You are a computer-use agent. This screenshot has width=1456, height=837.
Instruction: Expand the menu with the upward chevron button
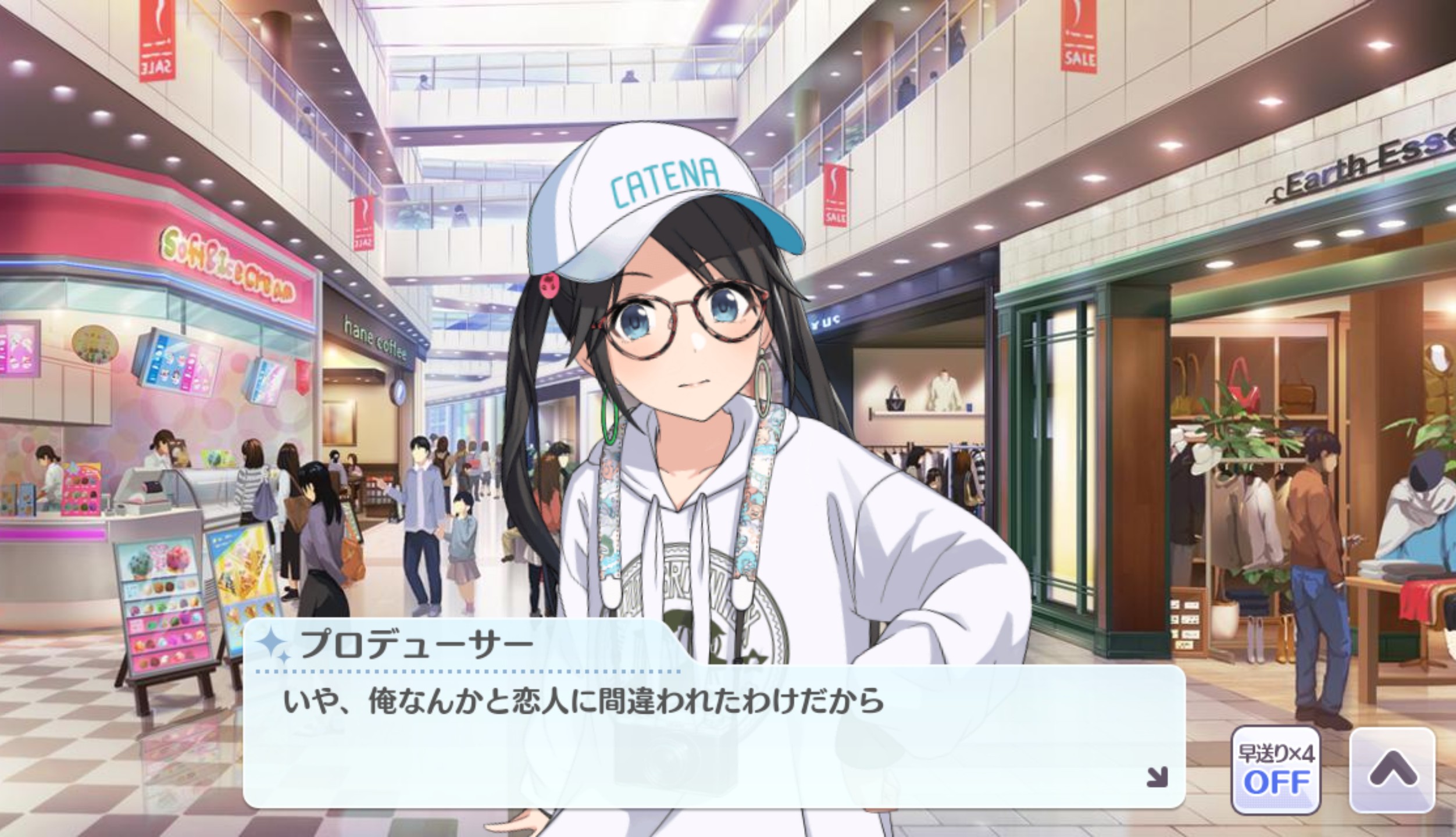click(1392, 770)
